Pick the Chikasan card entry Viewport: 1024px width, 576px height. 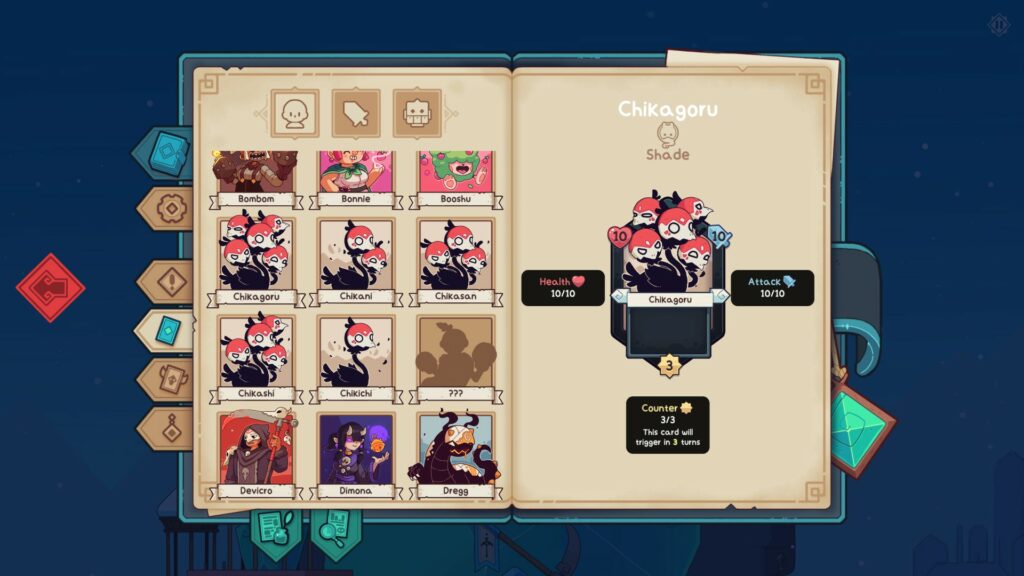coord(456,260)
